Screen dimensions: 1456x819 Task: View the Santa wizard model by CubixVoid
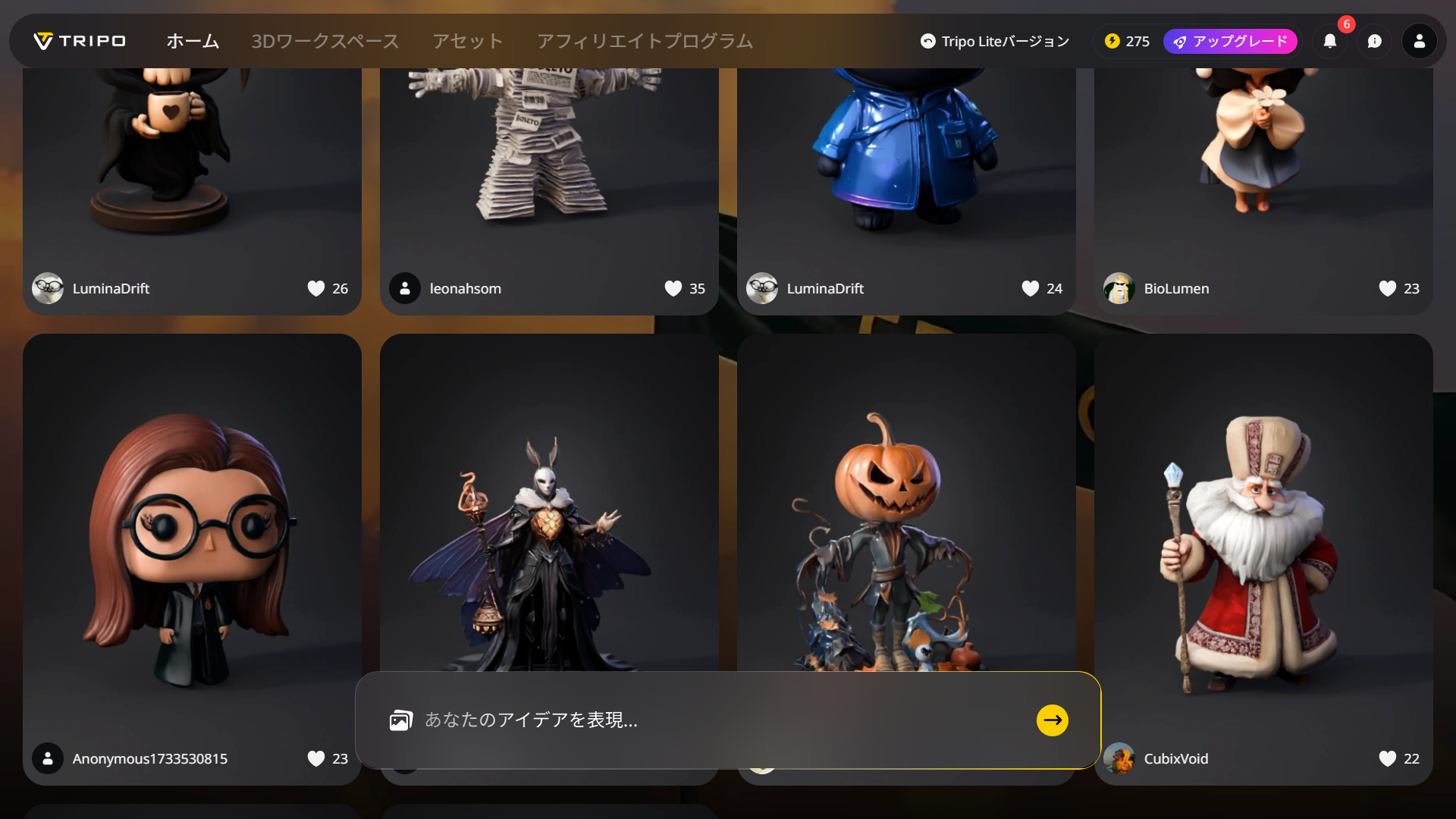click(1263, 546)
